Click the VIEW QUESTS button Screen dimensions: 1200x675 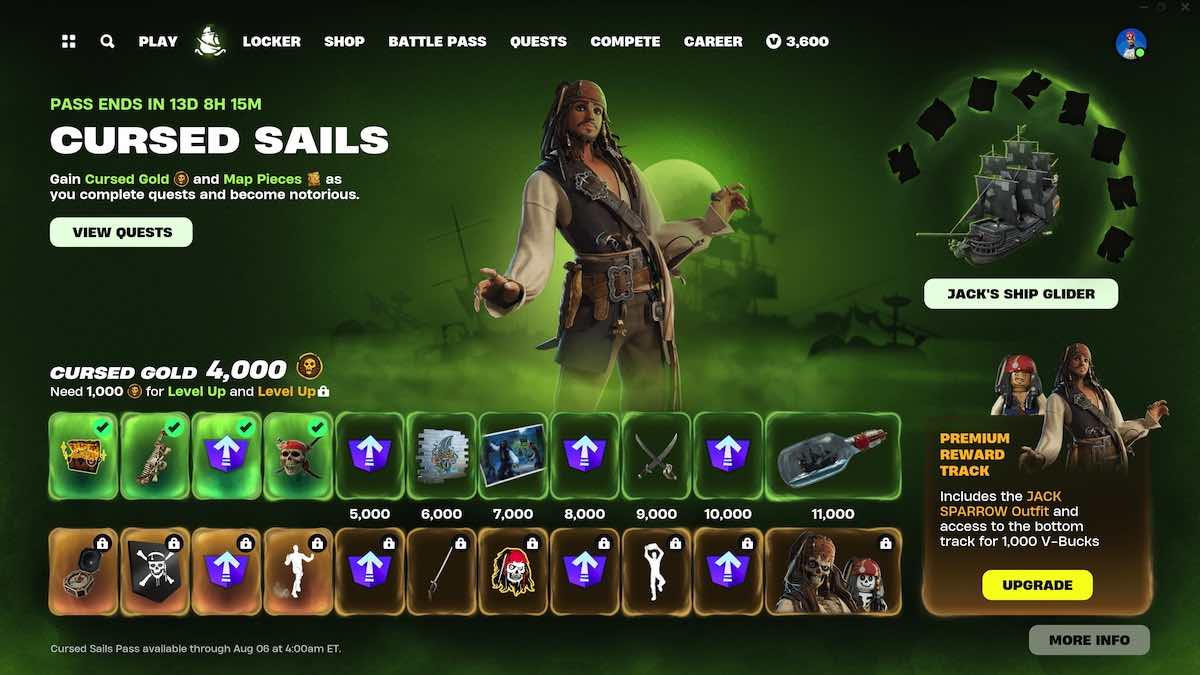(x=122, y=232)
